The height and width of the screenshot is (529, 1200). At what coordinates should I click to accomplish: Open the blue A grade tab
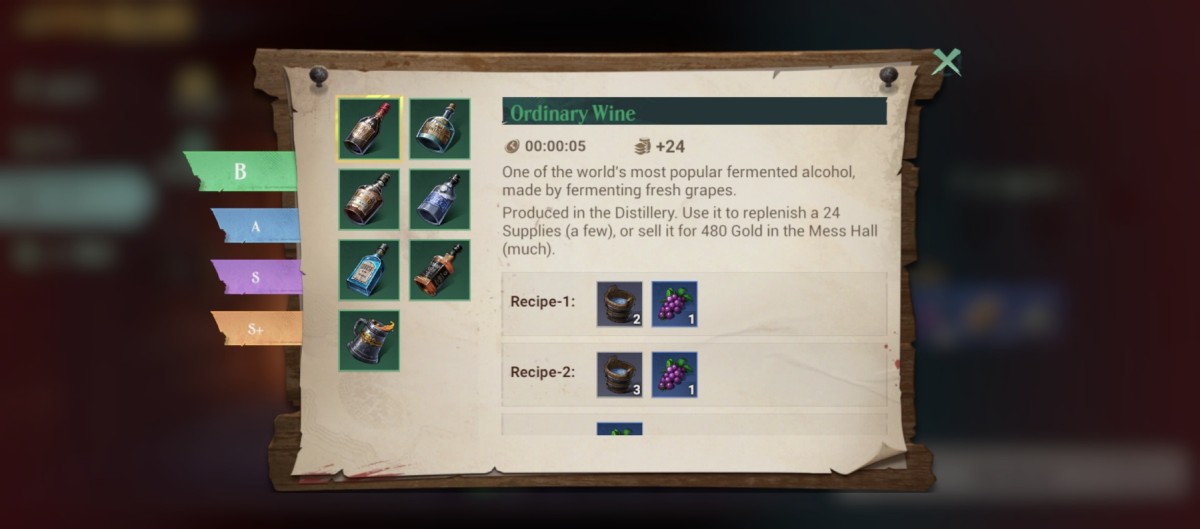[x=256, y=226]
